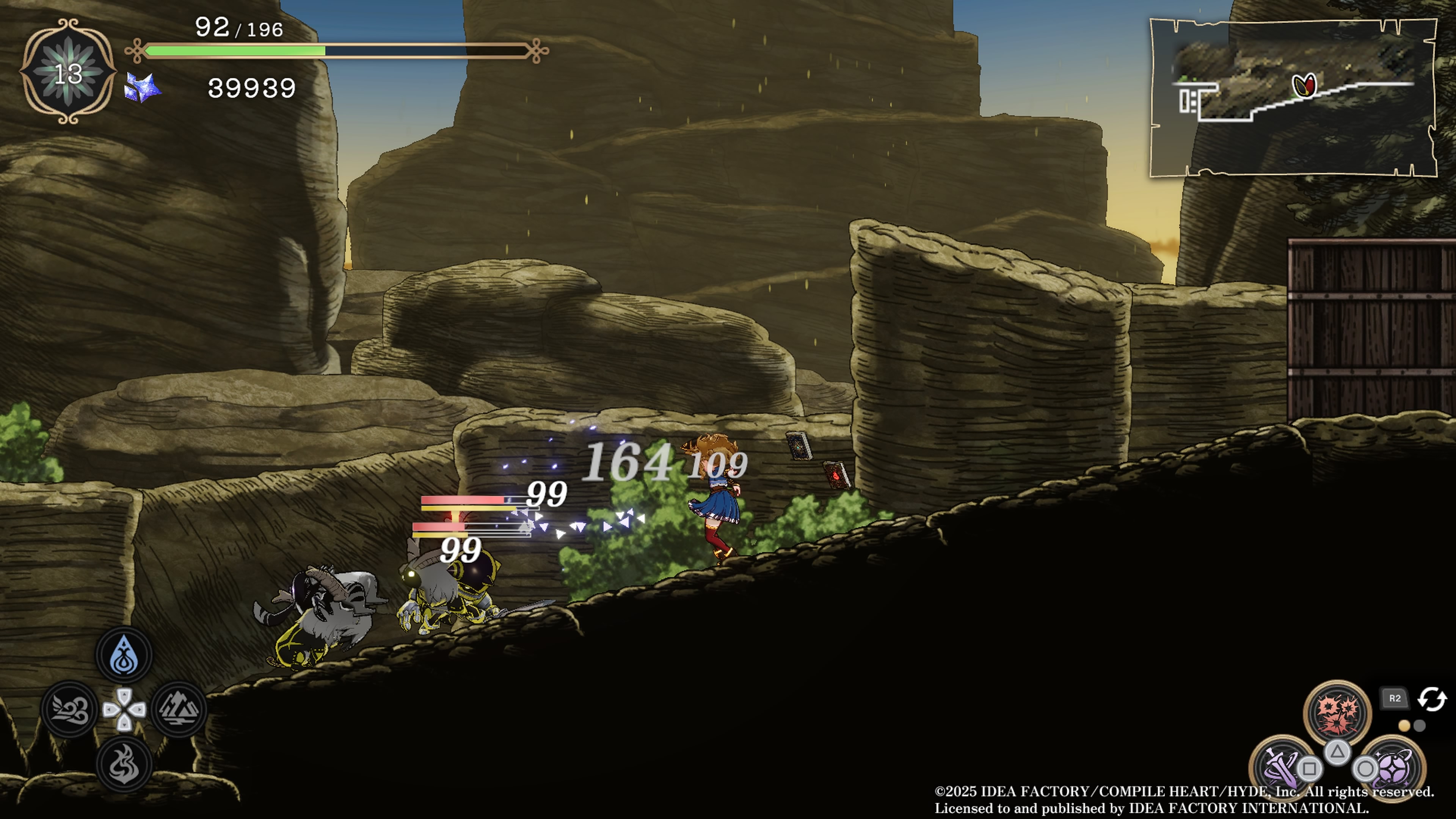1456x819 pixels.
Task: Click the white skill-set swap arrows
Action: tap(1431, 698)
